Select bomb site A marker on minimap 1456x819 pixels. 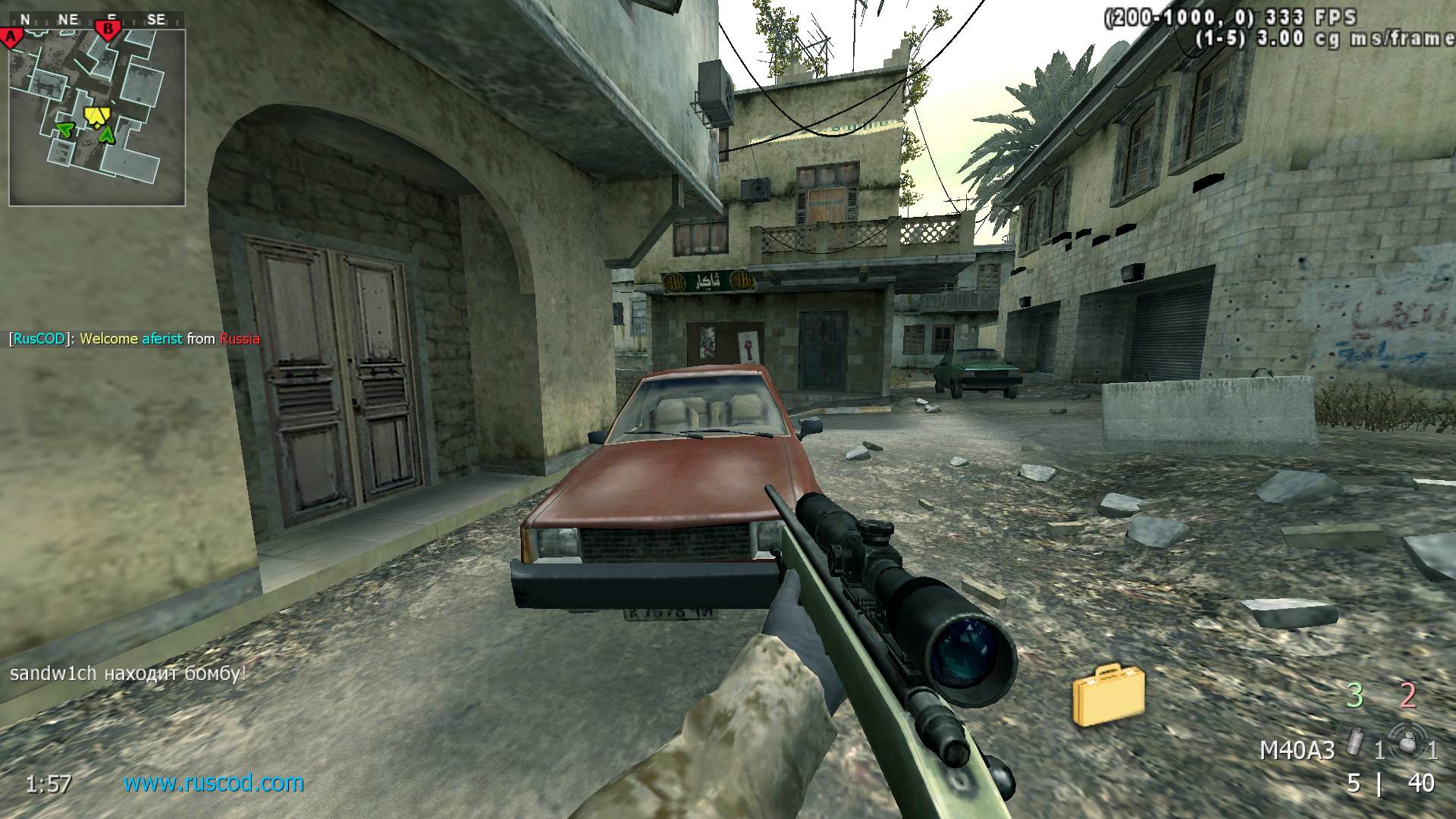tap(11, 36)
